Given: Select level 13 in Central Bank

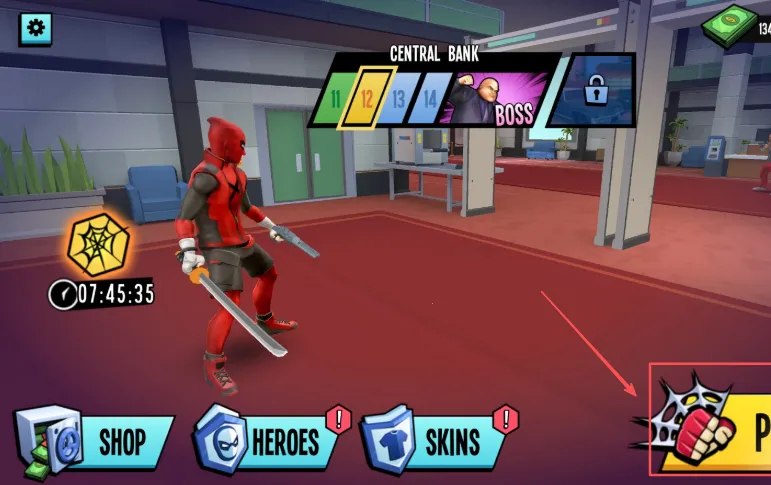Looking at the screenshot, I should click(x=399, y=99).
